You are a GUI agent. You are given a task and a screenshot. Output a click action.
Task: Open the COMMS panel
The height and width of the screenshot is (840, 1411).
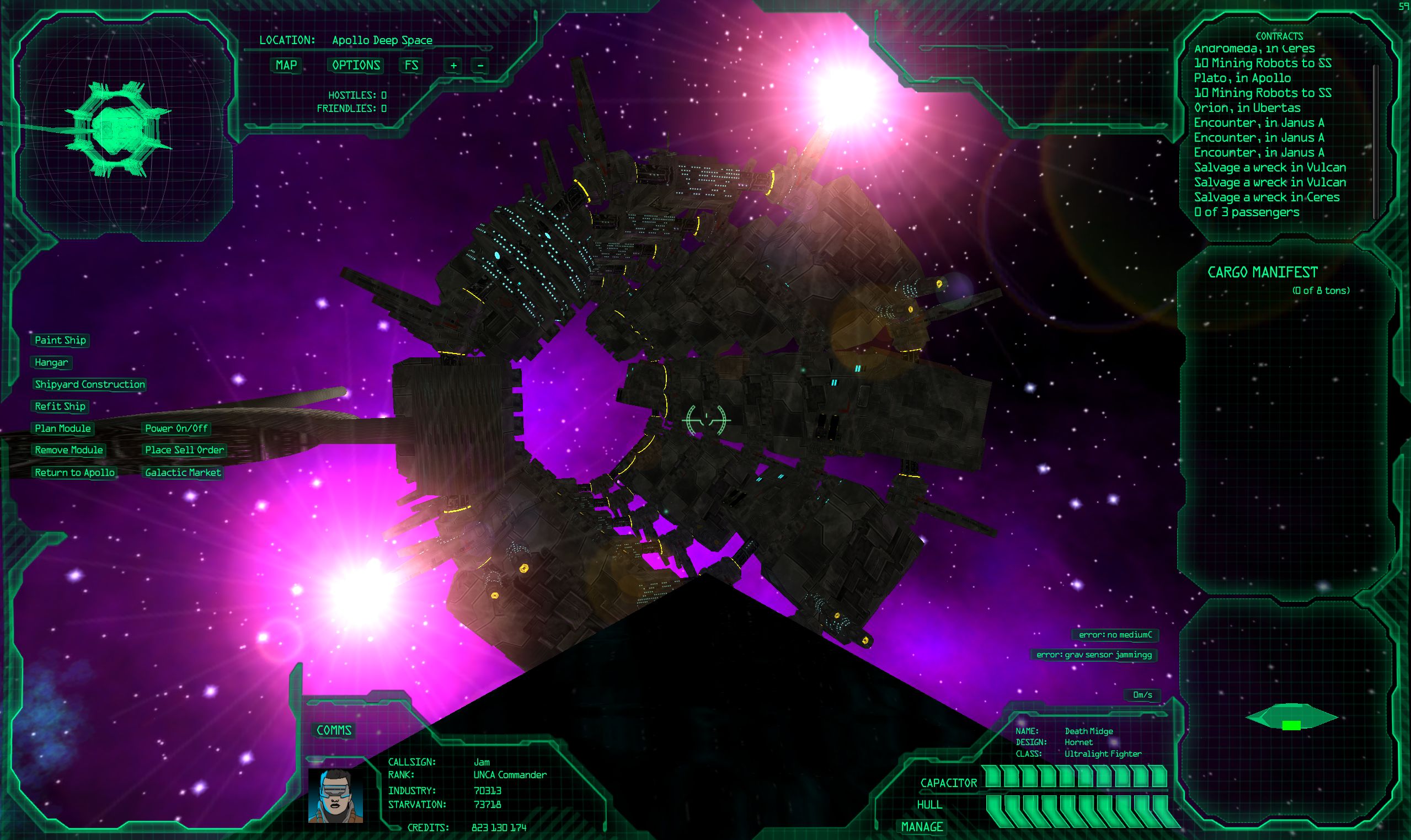pyautogui.click(x=334, y=730)
